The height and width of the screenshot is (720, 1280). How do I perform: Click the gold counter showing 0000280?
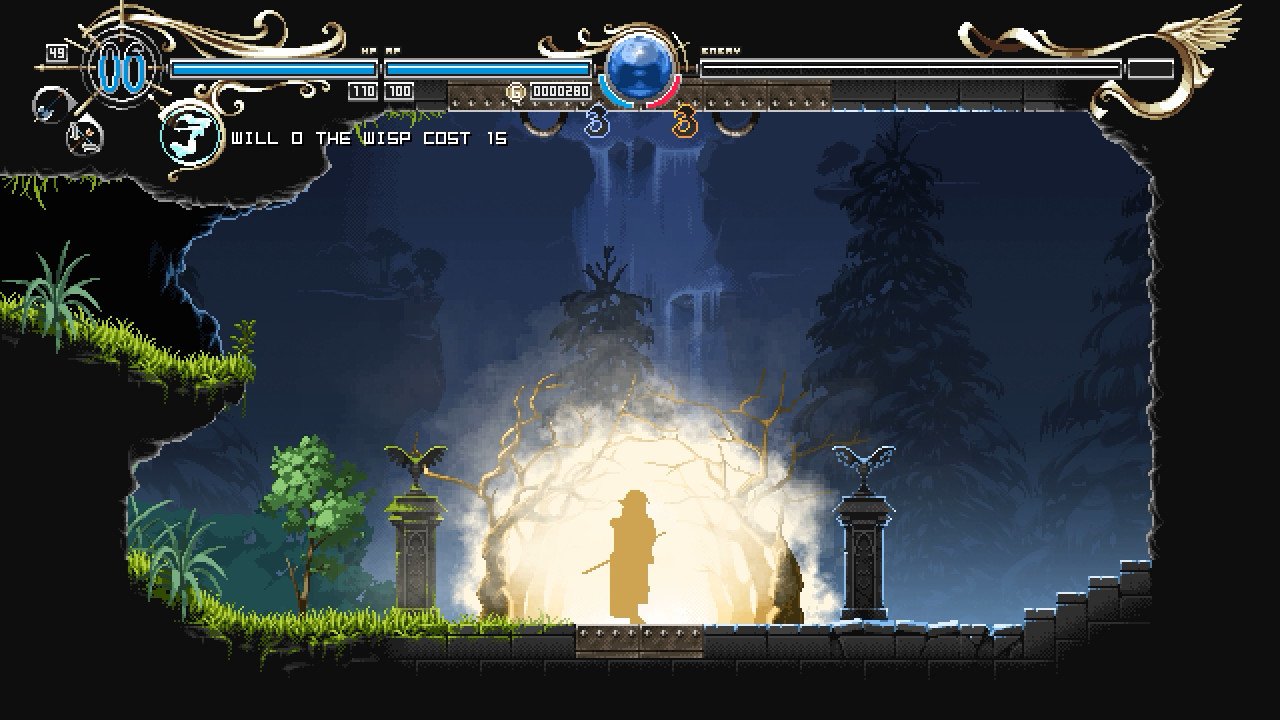tap(561, 92)
